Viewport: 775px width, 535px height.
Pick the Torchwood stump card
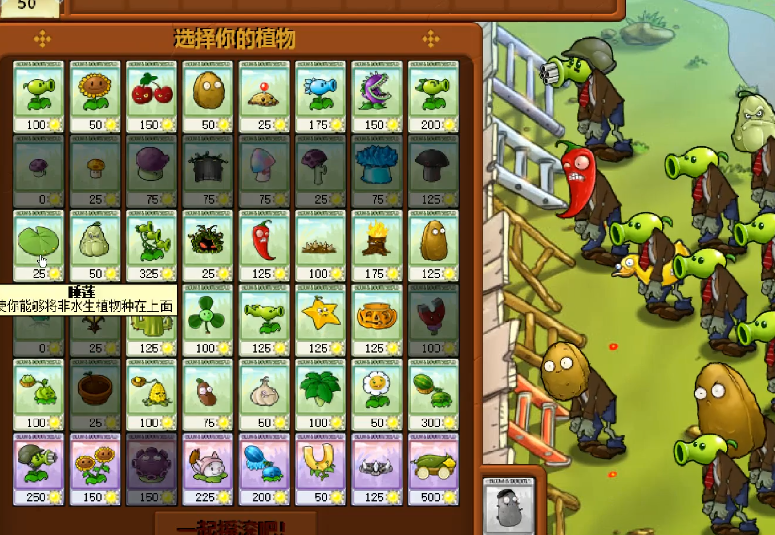point(375,245)
